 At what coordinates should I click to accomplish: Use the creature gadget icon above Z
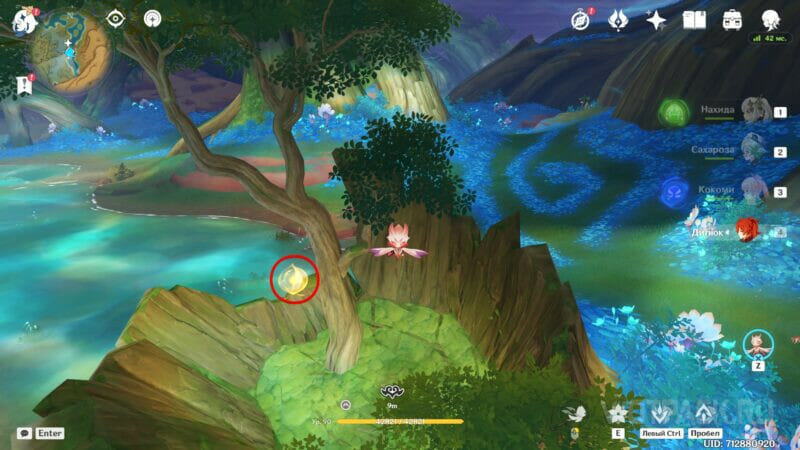758,345
